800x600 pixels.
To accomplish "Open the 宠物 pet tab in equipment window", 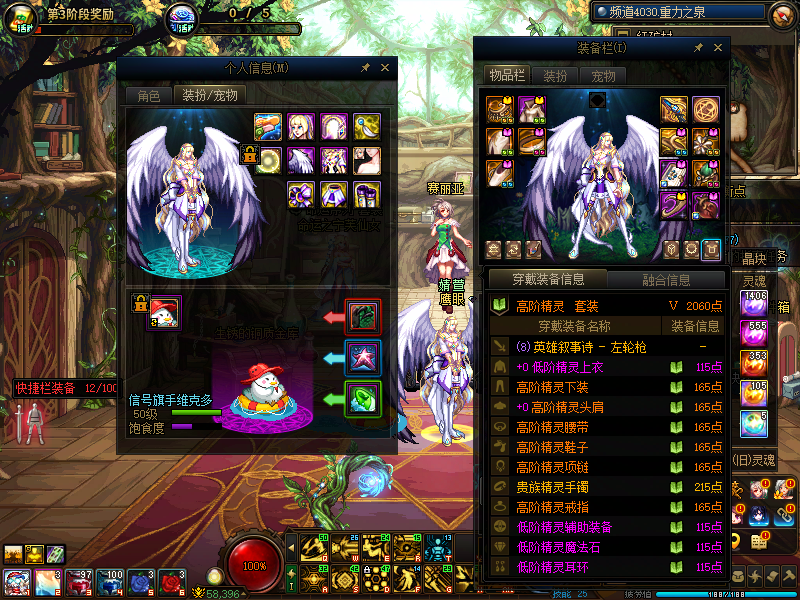I will 603,76.
